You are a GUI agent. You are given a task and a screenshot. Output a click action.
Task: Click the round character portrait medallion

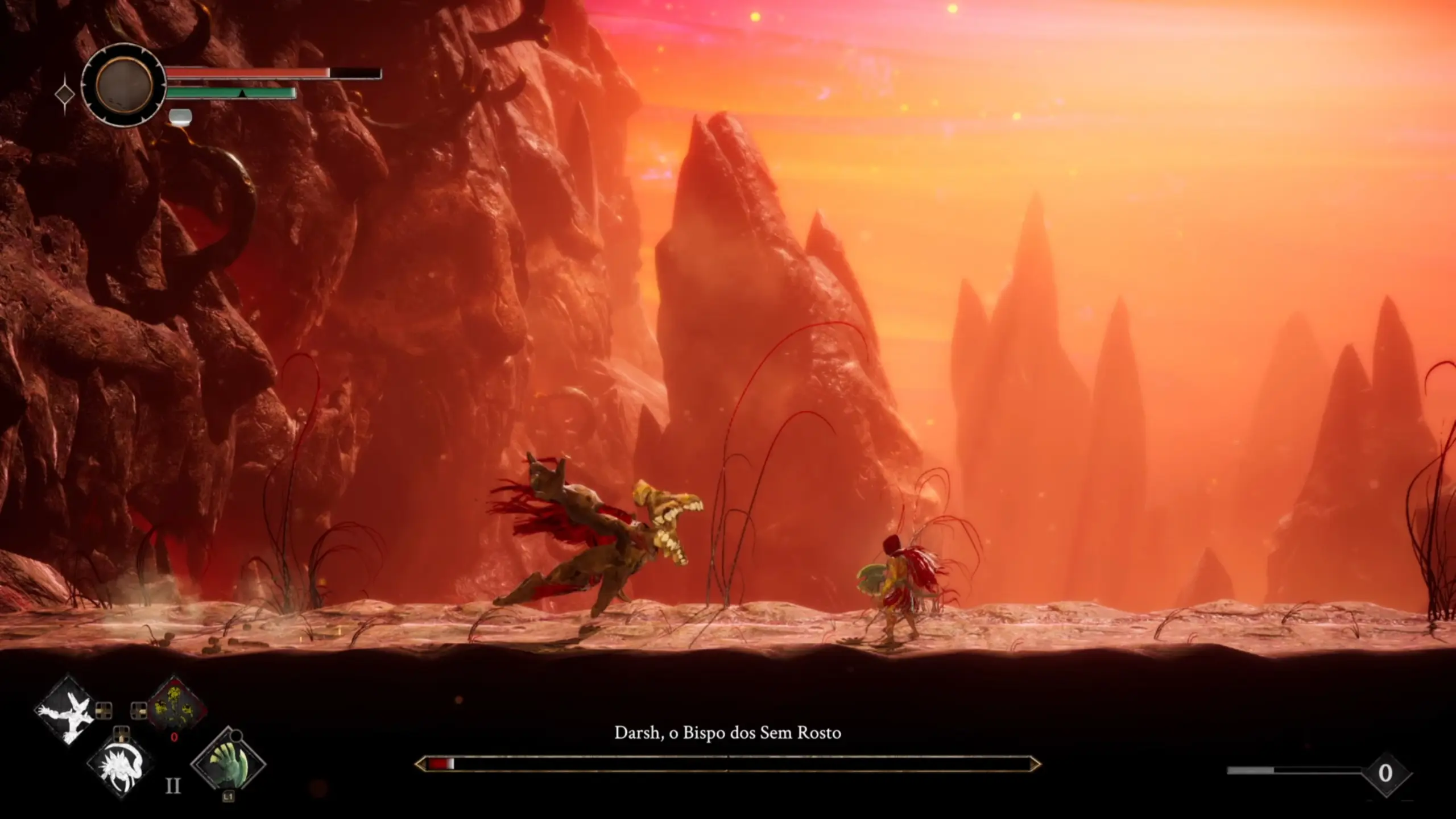click(124, 85)
